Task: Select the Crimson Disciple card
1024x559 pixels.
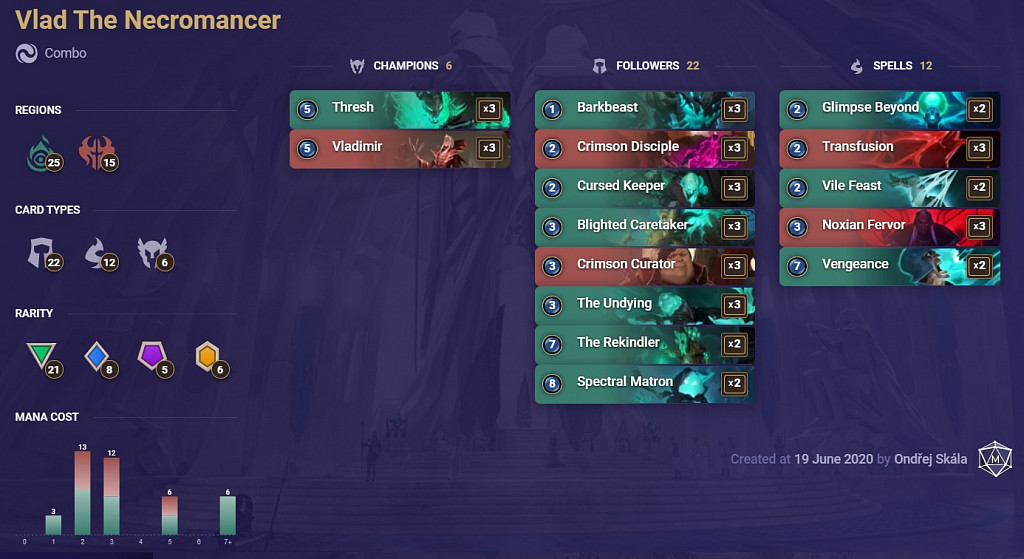Action: (x=644, y=148)
